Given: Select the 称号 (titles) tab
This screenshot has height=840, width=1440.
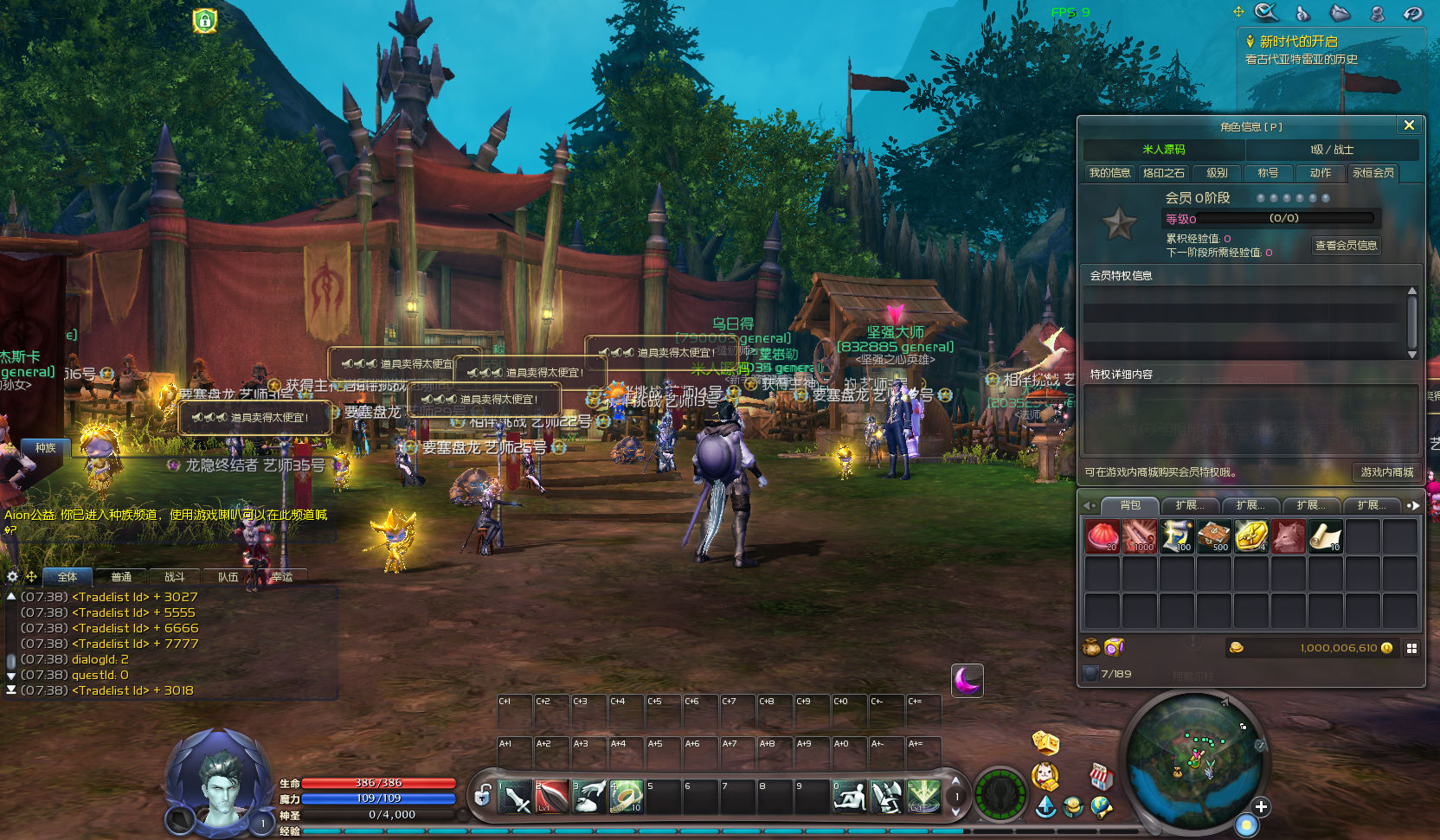Looking at the screenshot, I should 1268,173.
